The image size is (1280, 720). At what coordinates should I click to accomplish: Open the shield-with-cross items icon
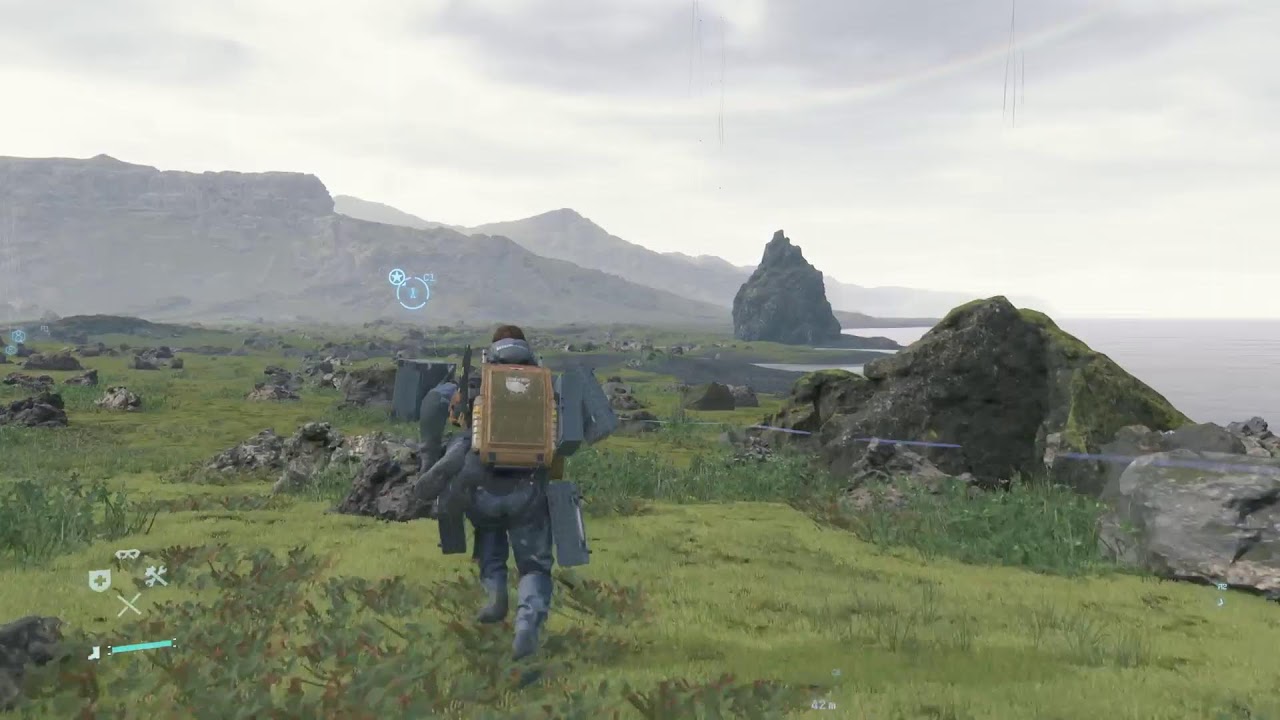point(99,580)
